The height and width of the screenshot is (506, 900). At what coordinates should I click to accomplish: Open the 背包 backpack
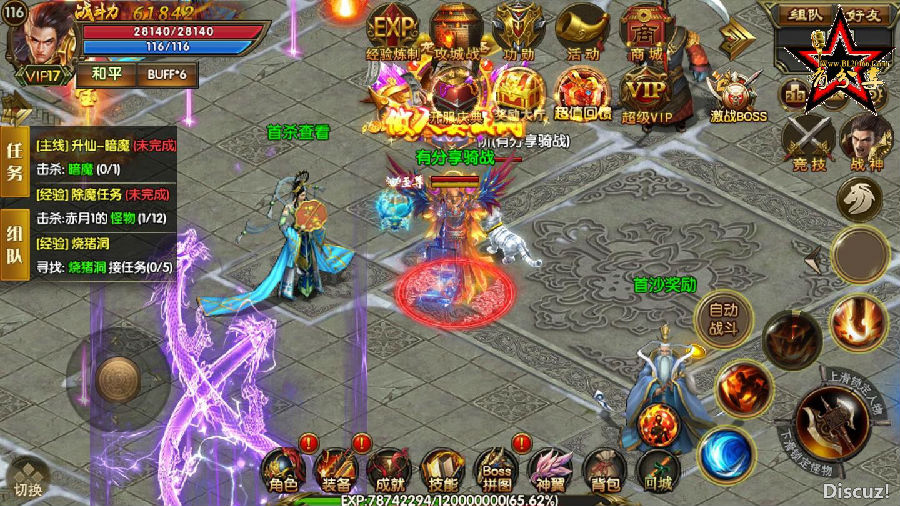tap(603, 470)
